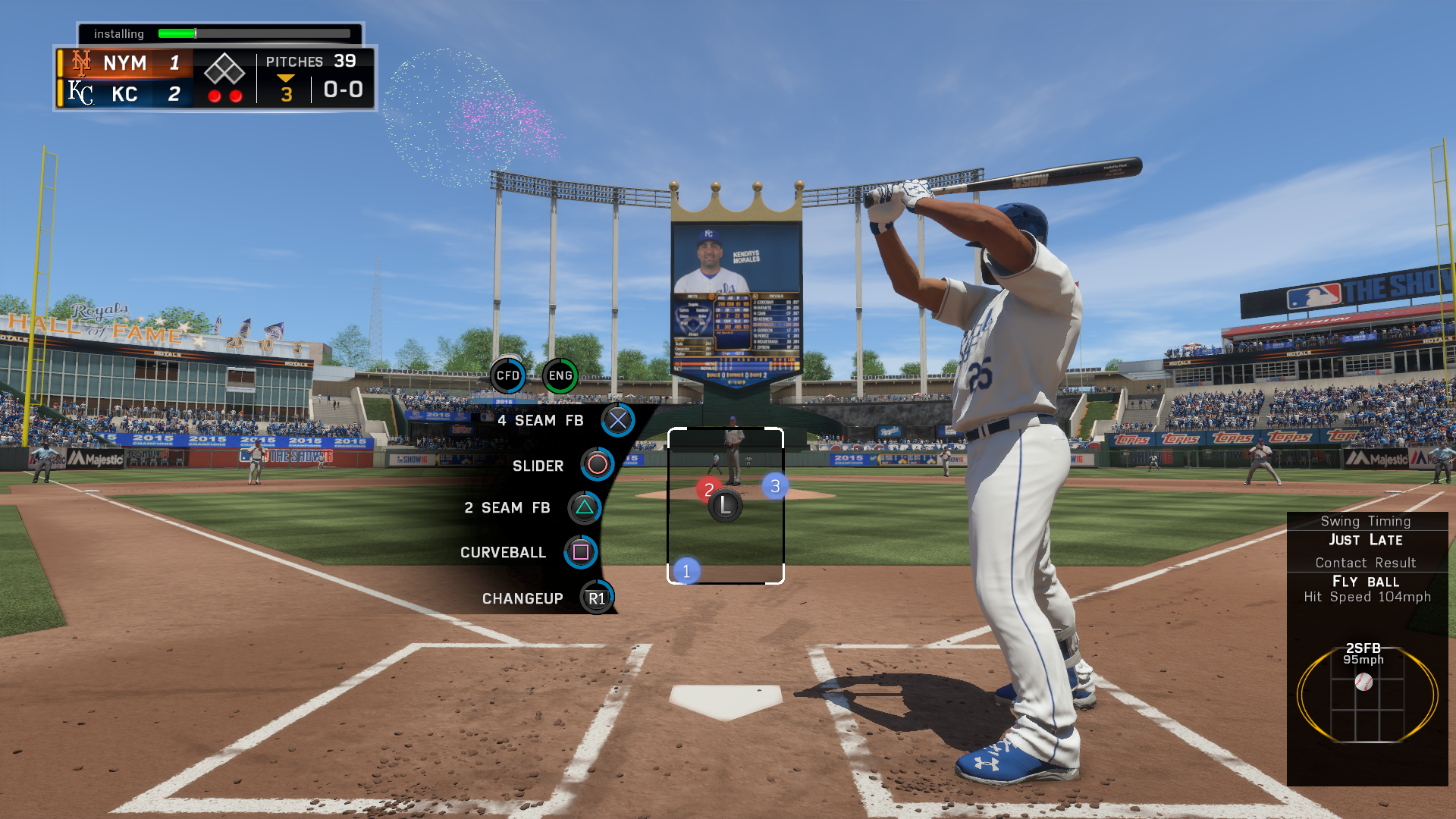Click the 2SFB pitch speed display
Viewport: 1456px width, 819px height.
[x=1365, y=654]
